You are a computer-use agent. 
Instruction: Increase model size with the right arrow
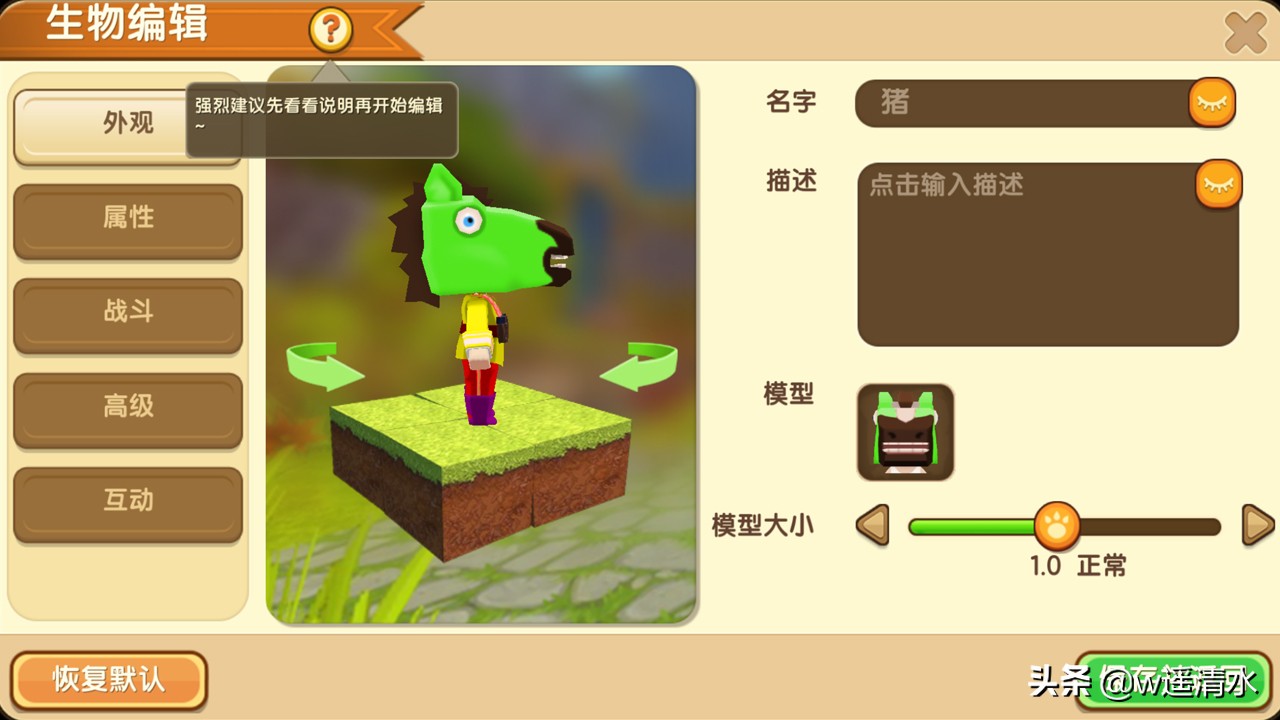click(1258, 525)
